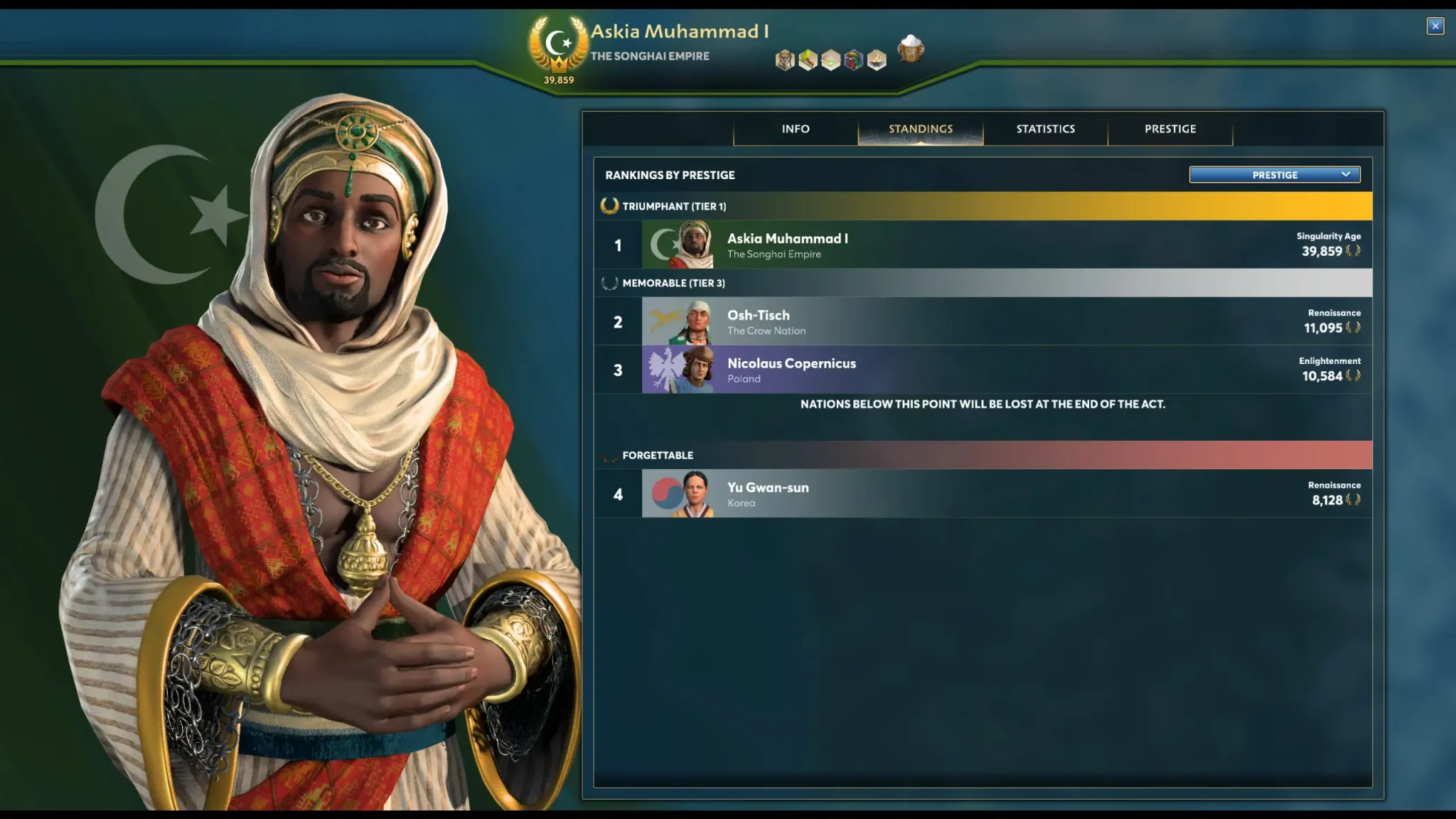Close the leader overview screen
Screen dimensions: 1456x819
(1435, 26)
